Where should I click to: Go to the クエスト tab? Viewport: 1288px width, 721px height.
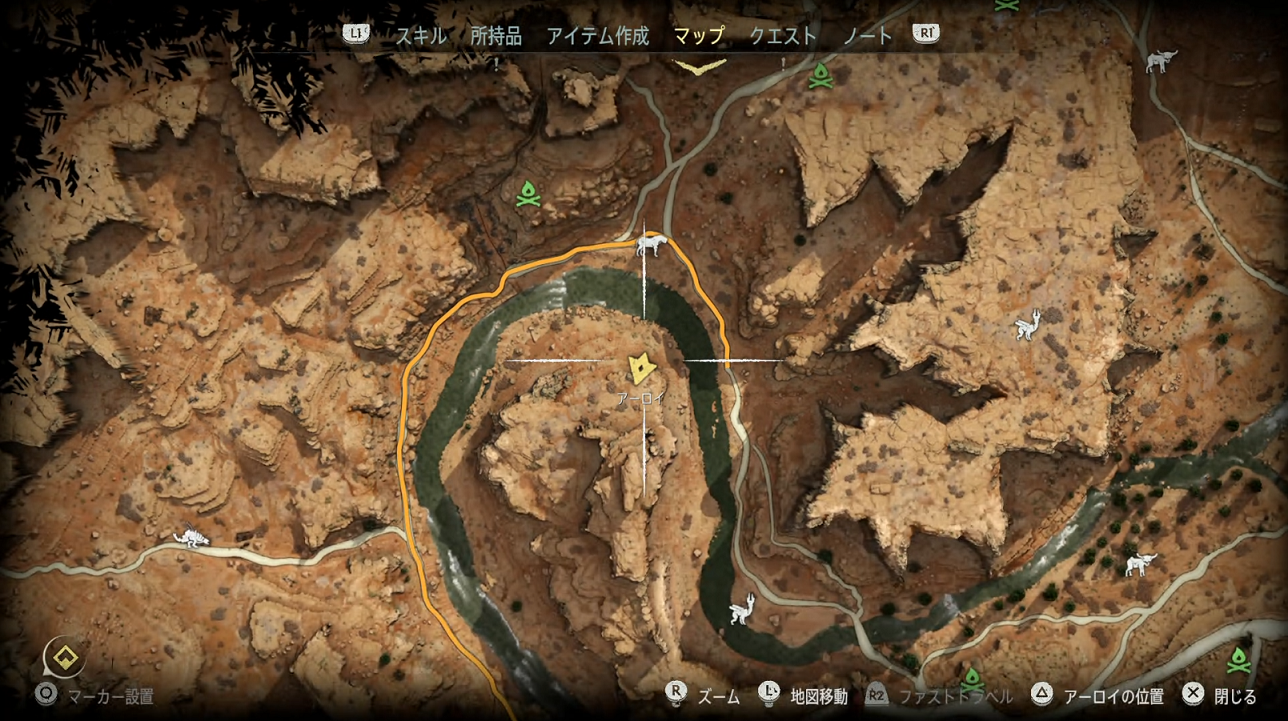click(783, 36)
